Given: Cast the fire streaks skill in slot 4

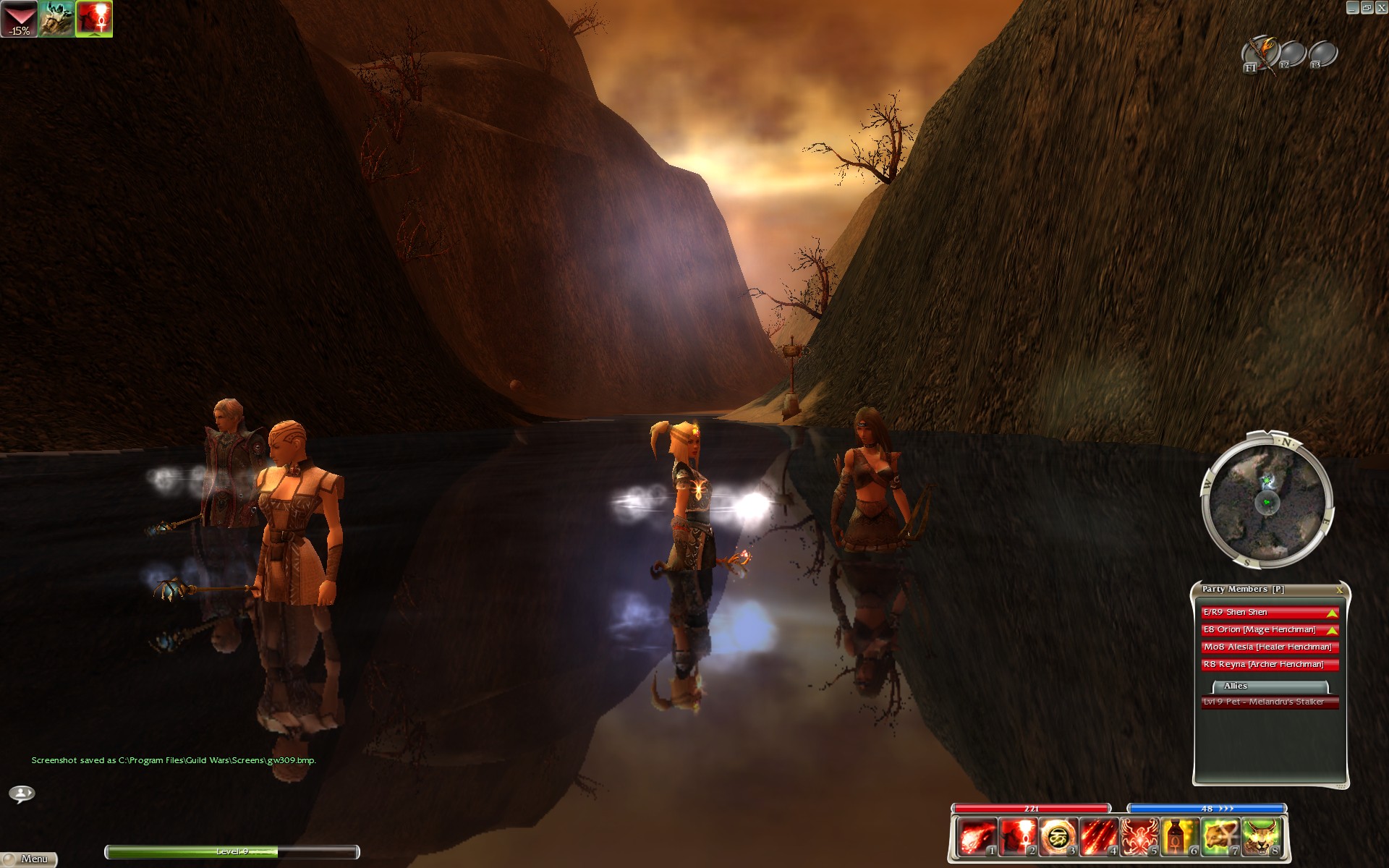Looking at the screenshot, I should pyautogui.click(x=1097, y=837).
